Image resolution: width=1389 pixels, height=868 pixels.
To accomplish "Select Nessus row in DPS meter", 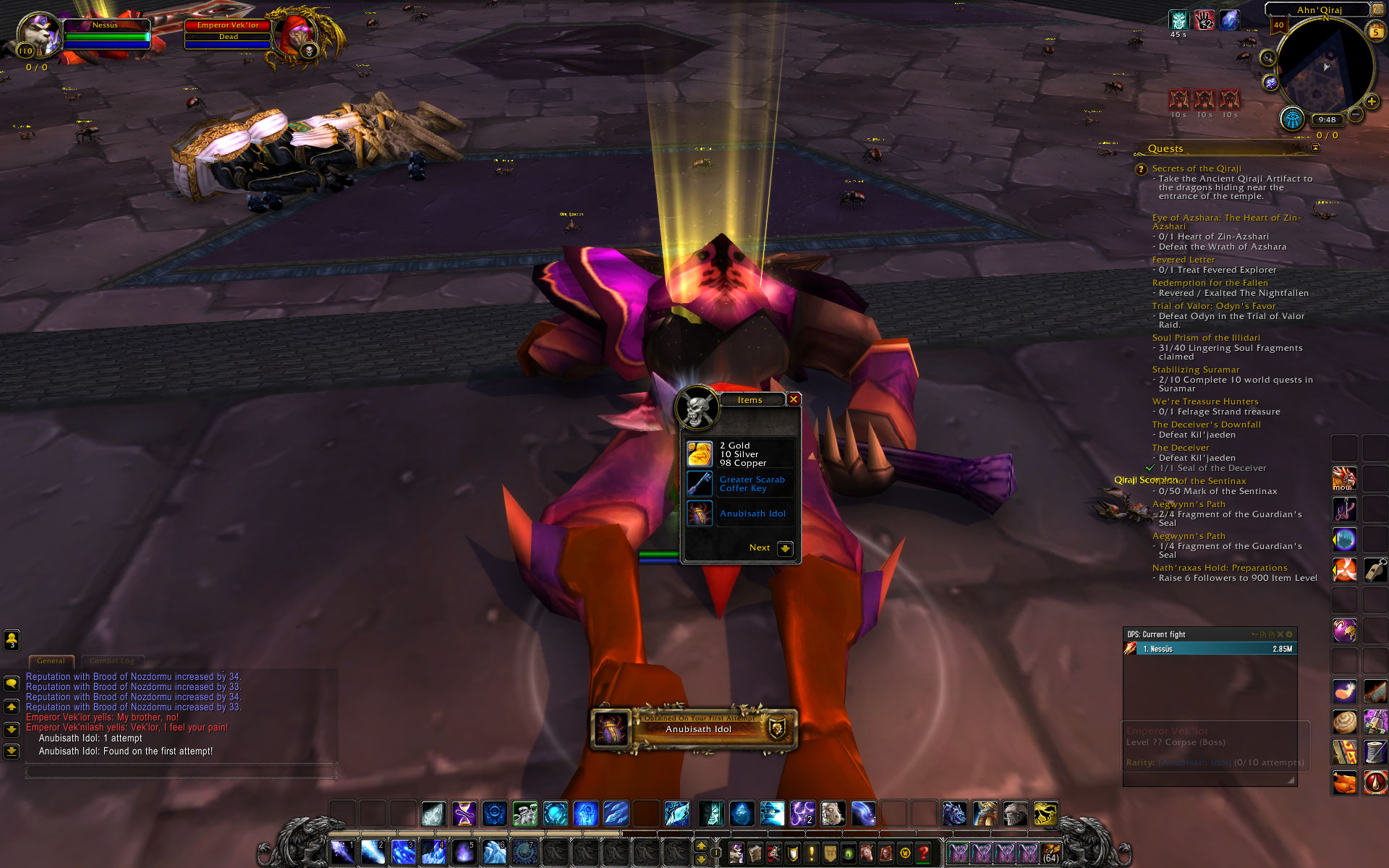I will [1210, 649].
